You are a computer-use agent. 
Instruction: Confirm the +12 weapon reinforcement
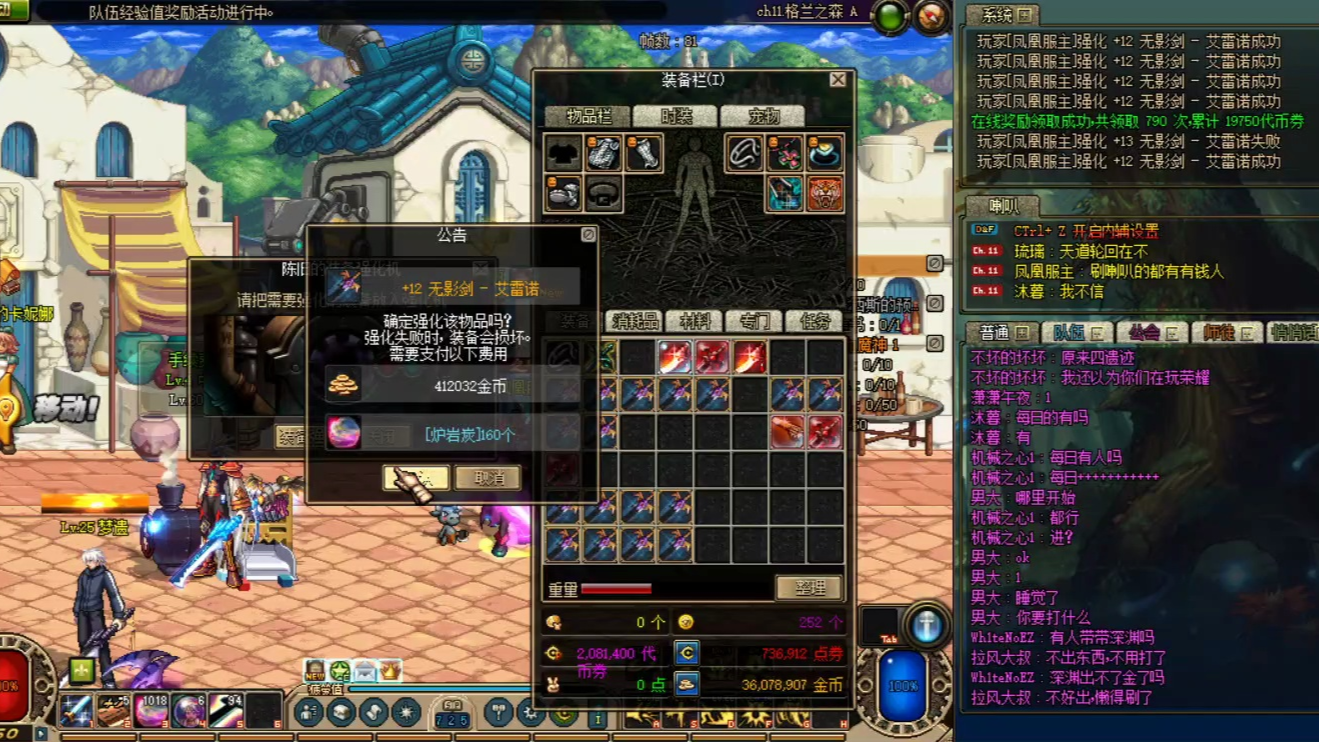(415, 478)
